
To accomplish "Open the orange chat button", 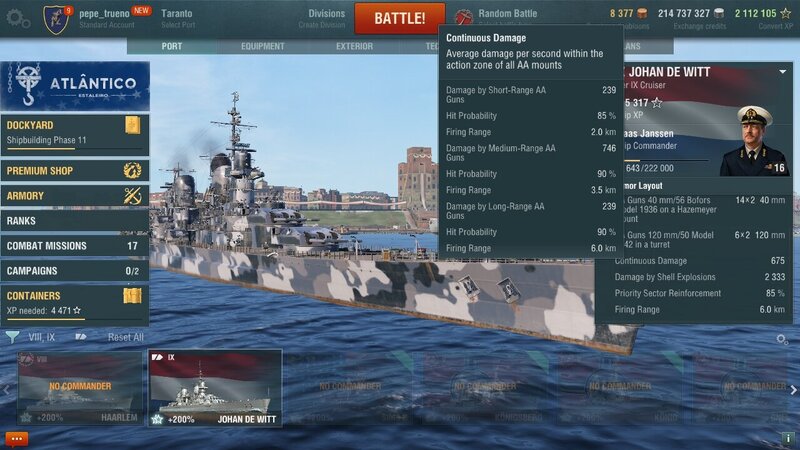I will [x=16, y=438].
